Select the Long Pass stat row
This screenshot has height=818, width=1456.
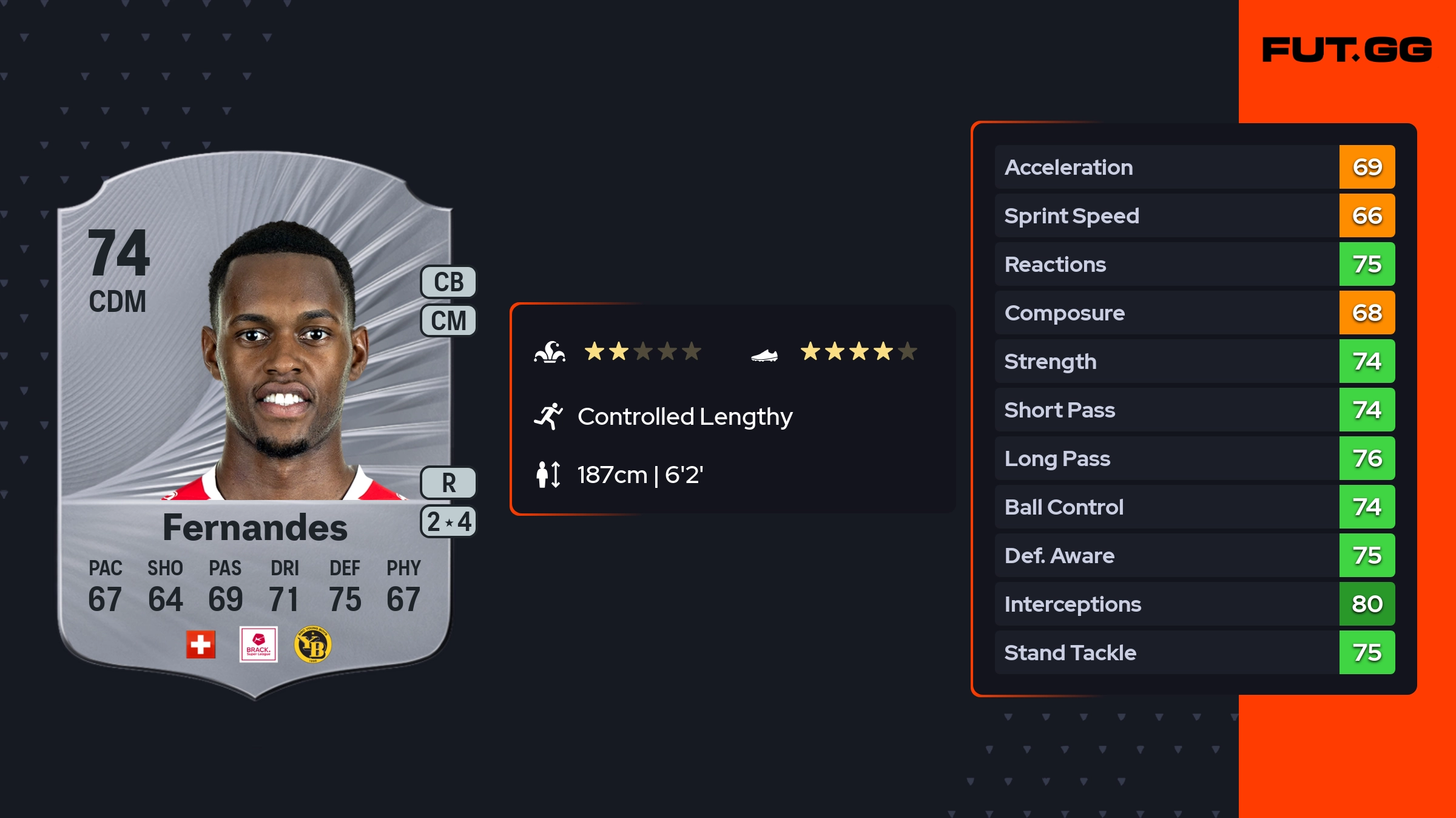pyautogui.click(x=1194, y=458)
